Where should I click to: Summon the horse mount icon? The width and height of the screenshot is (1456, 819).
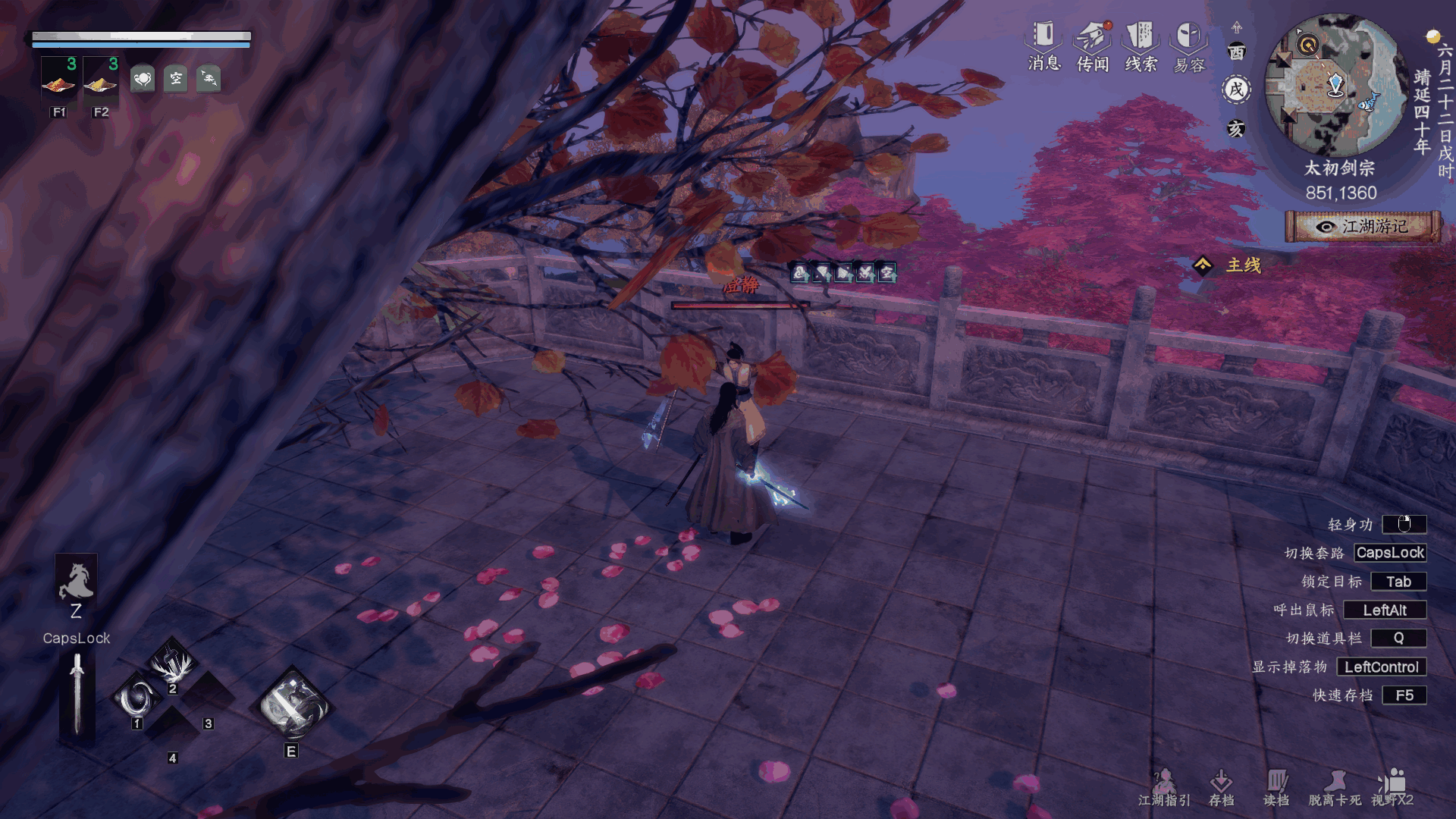pyautogui.click(x=76, y=580)
